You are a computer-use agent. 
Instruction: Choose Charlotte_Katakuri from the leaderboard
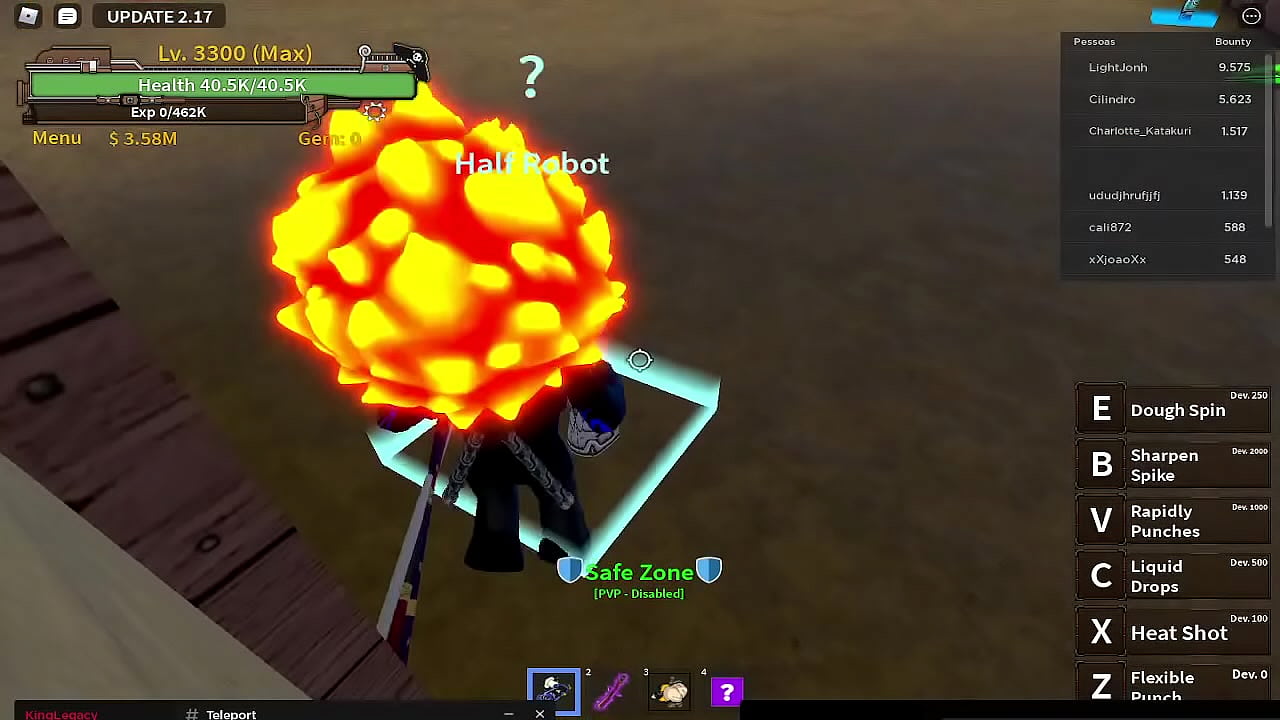[x=1139, y=131]
